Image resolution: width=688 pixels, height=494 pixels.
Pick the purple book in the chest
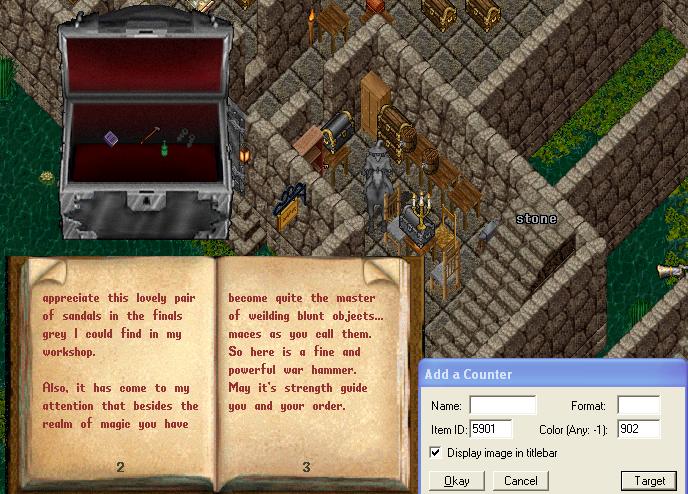click(112, 139)
